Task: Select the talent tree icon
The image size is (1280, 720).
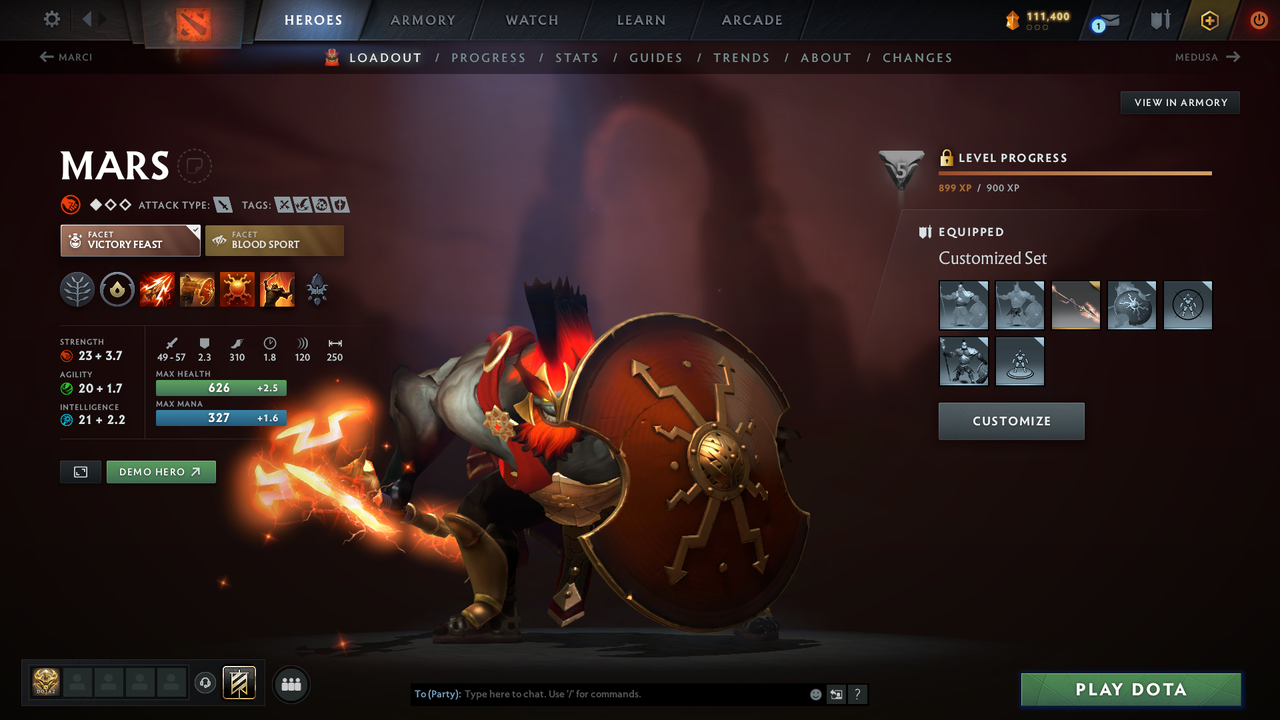Action: pyautogui.click(x=77, y=290)
